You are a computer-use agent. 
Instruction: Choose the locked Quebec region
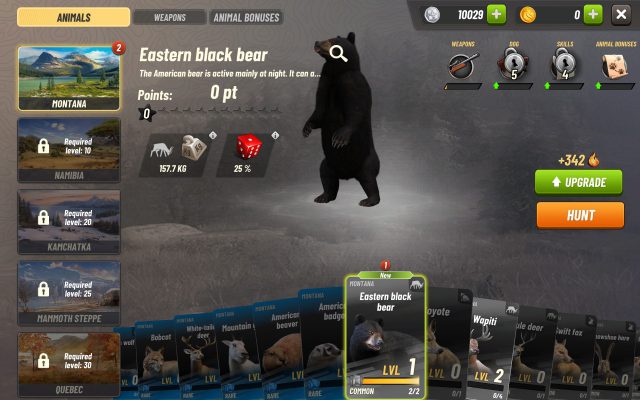tap(69, 361)
